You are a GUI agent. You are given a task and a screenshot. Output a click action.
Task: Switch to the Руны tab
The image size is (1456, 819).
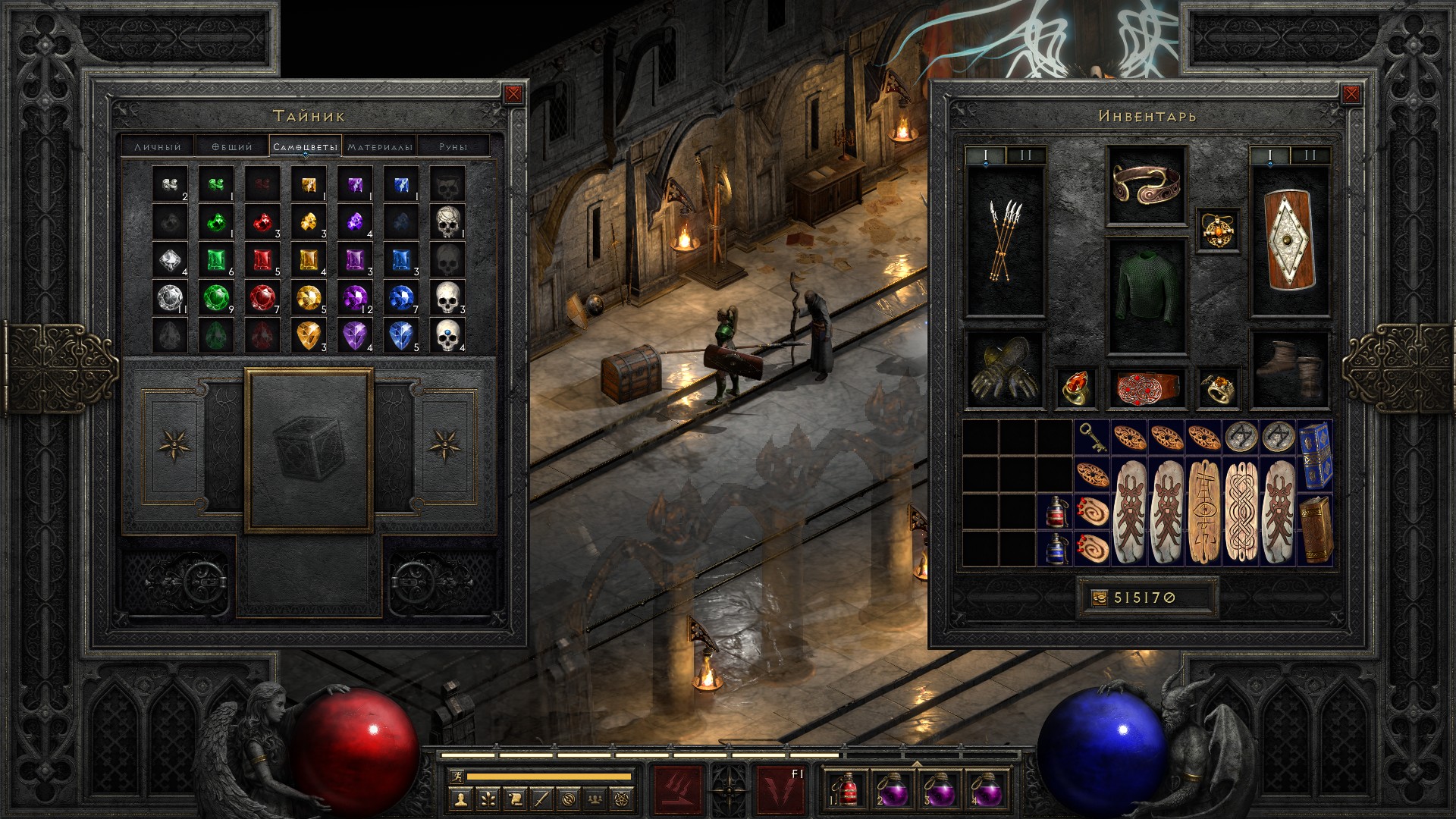453,146
